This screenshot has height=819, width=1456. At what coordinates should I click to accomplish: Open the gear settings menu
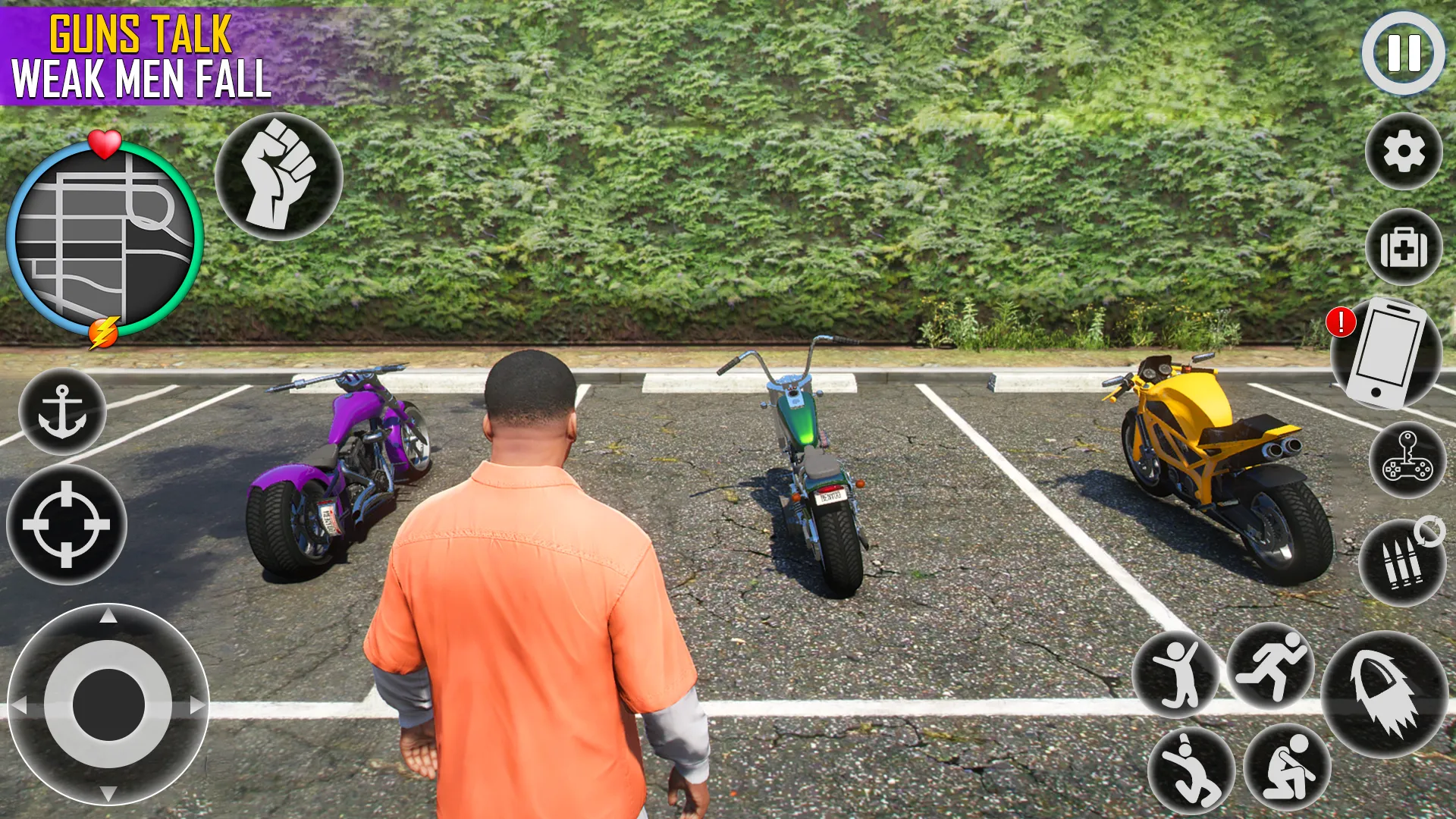tap(1404, 152)
